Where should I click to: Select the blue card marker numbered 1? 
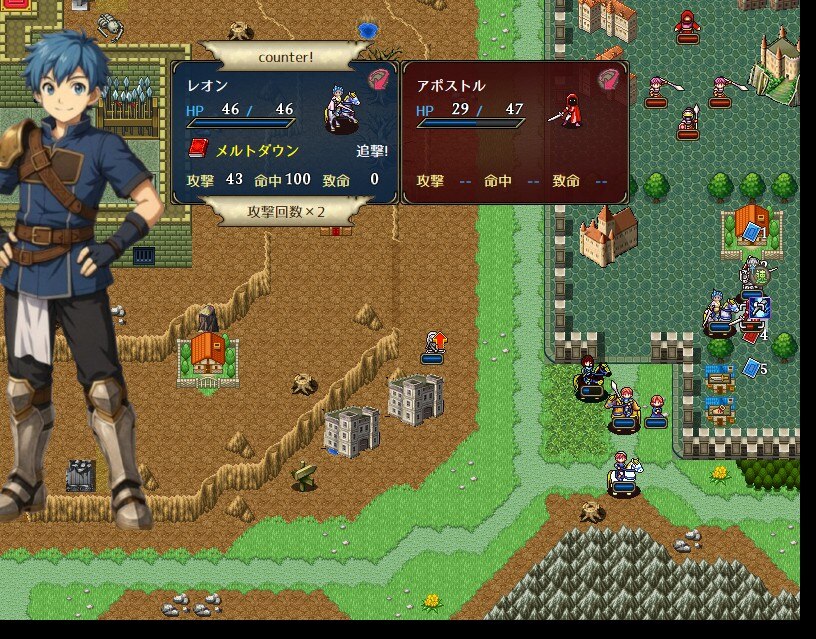click(751, 232)
